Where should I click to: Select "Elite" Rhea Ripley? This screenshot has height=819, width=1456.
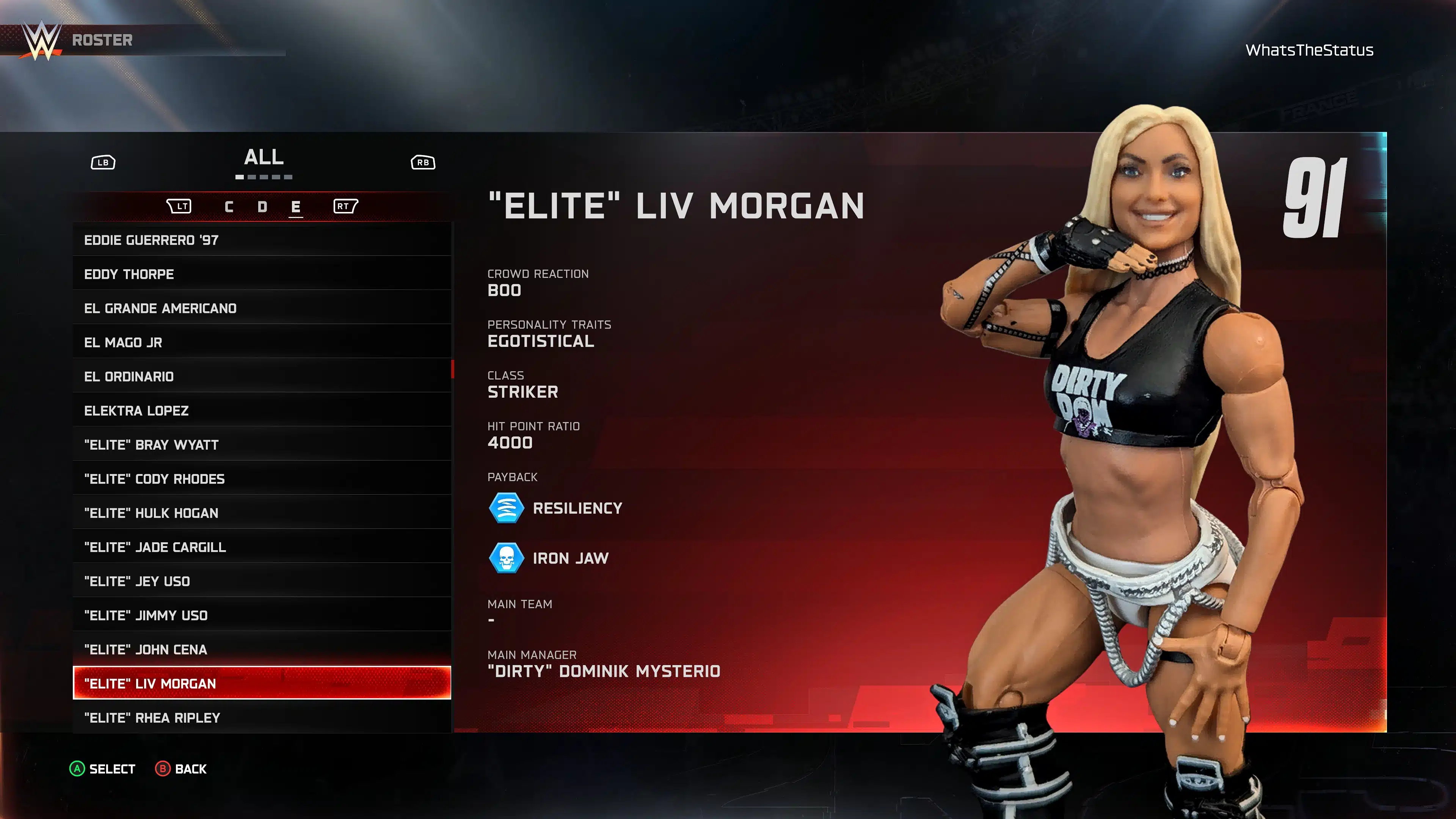[262, 718]
